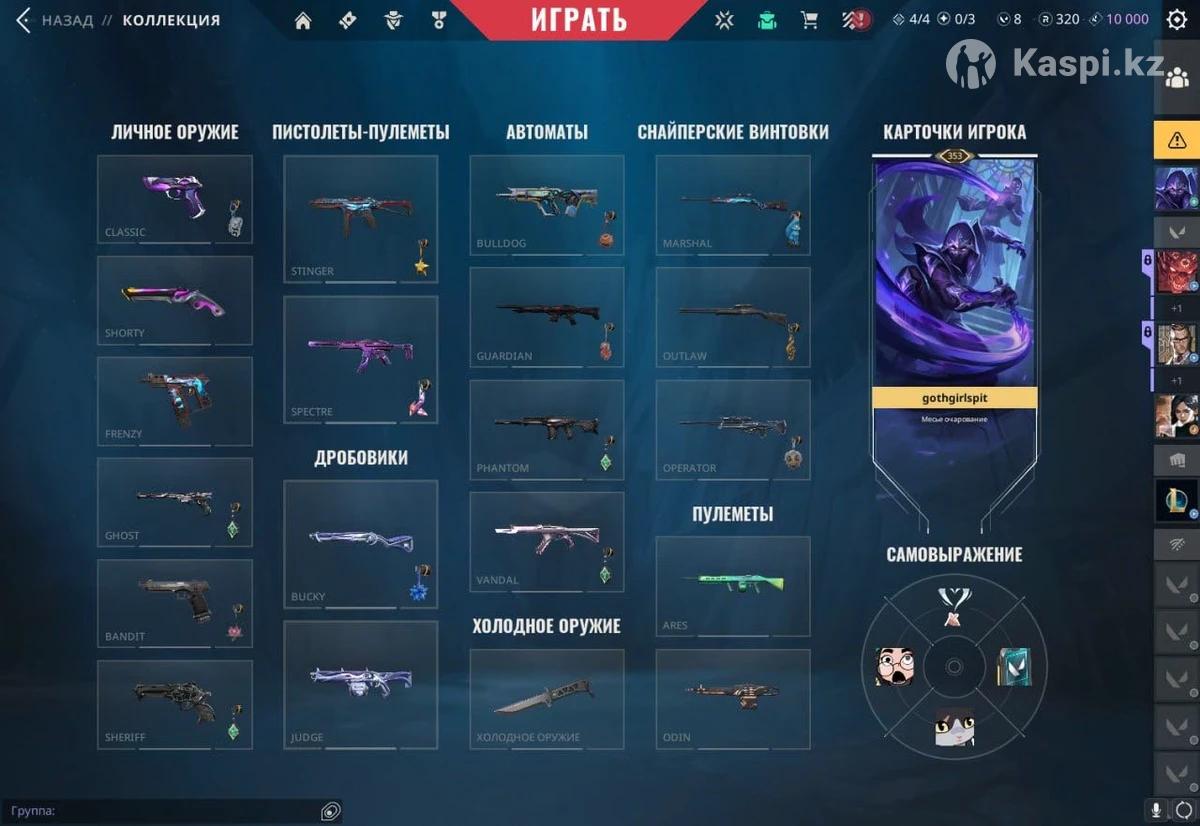Open the melee knife slot
The image size is (1200, 826).
(546, 698)
